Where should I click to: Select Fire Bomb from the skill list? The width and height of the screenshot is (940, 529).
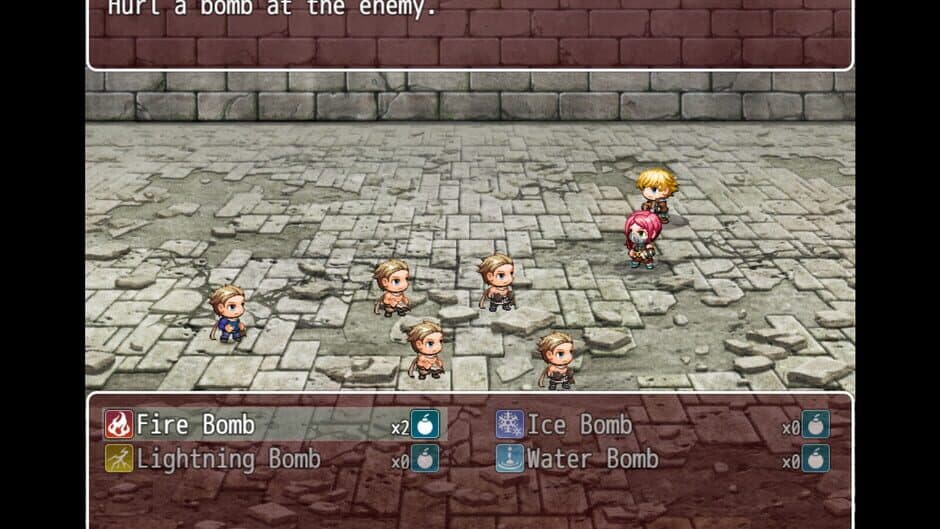[195, 425]
